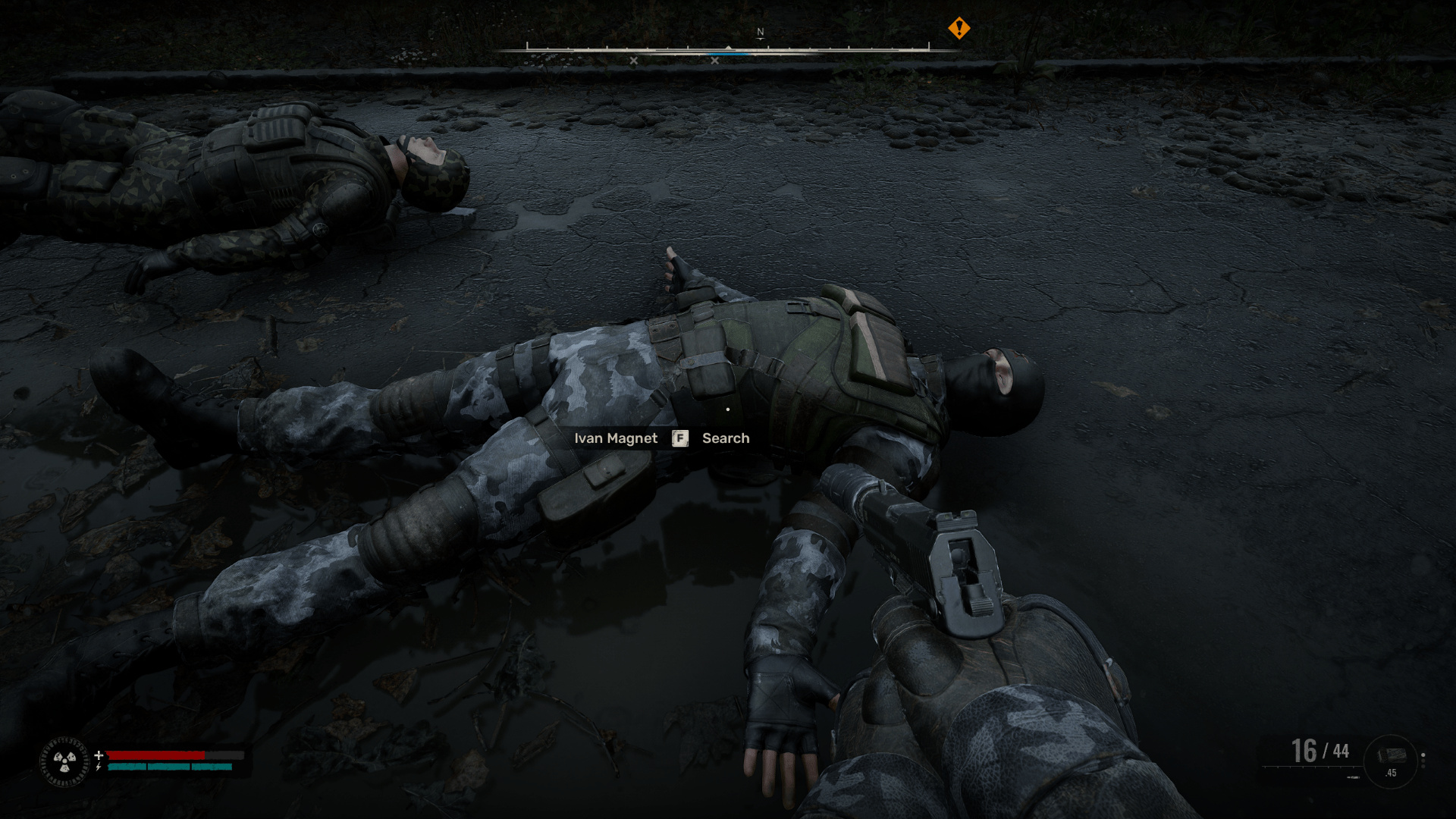Screen dimensions: 1456x819
Task: Select the compass bar at the top
Action: (x=727, y=50)
